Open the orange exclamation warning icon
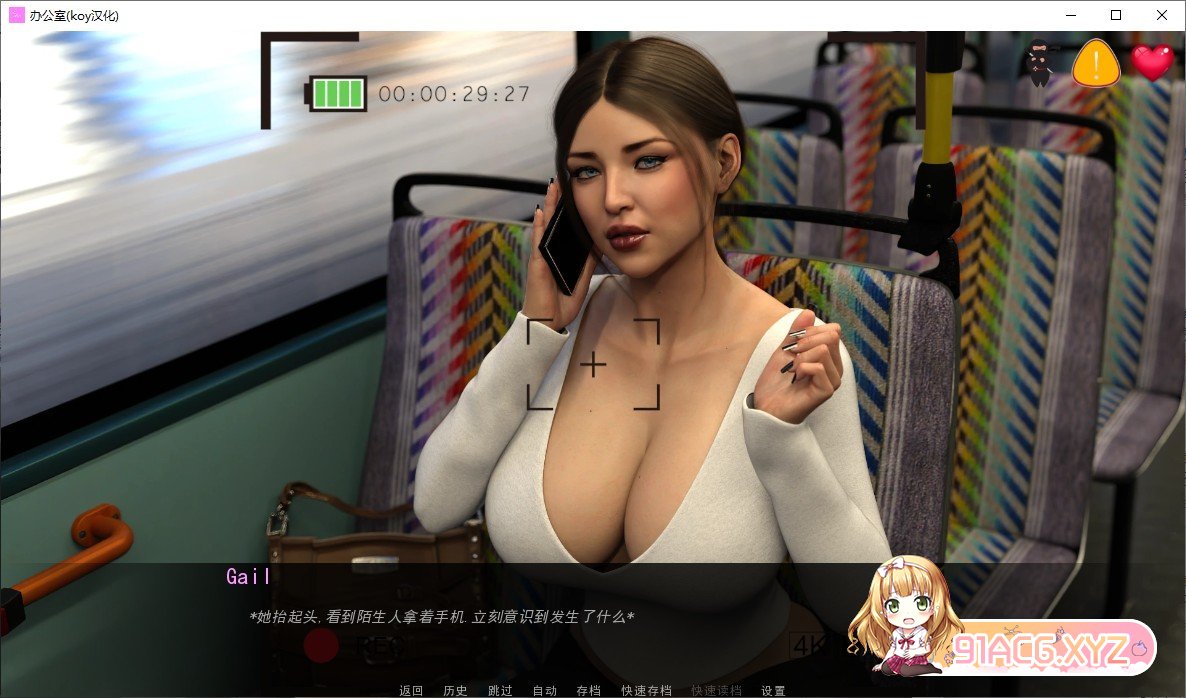This screenshot has width=1186, height=698. click(x=1096, y=64)
